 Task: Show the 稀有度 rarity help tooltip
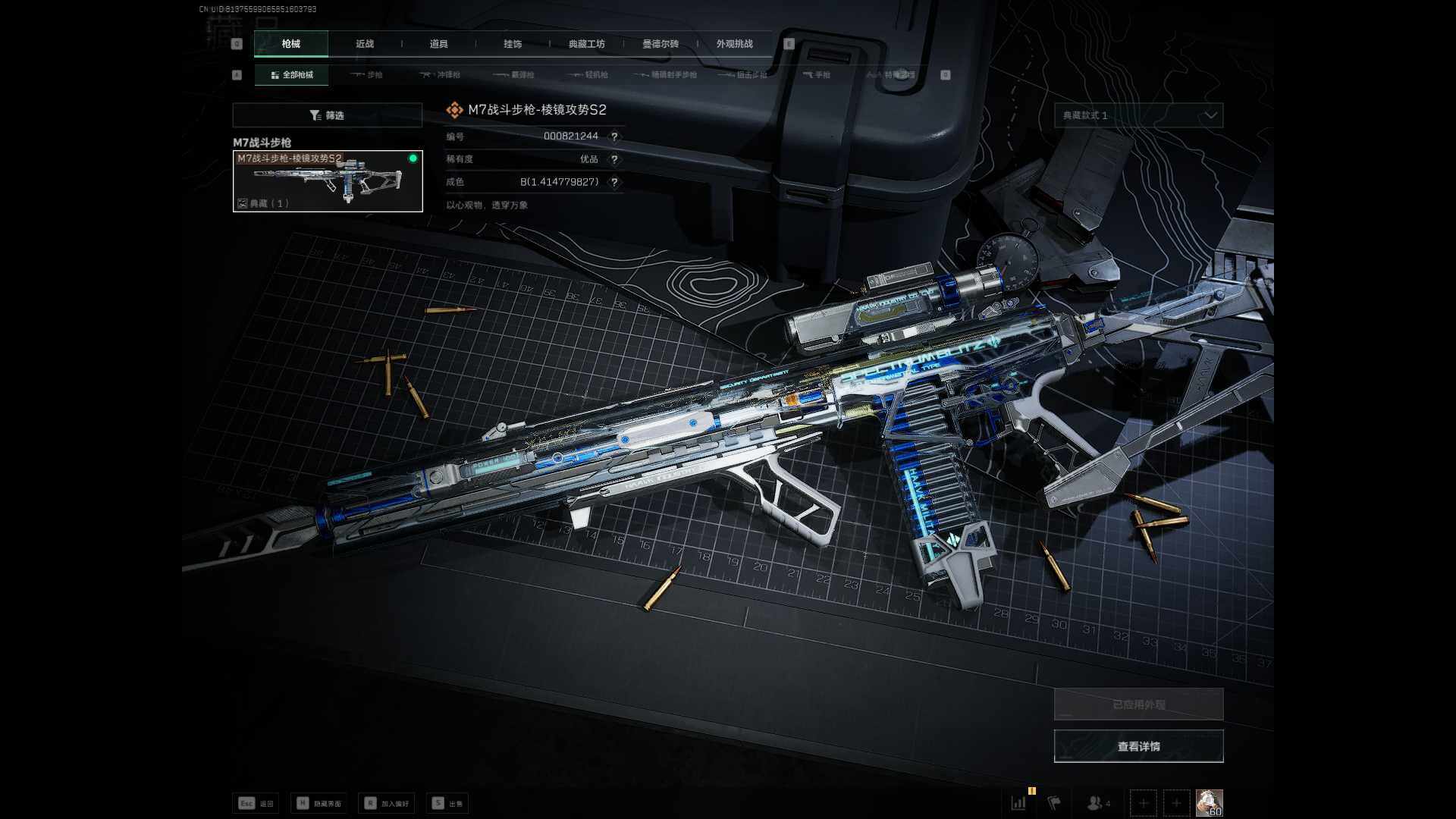coord(614,159)
